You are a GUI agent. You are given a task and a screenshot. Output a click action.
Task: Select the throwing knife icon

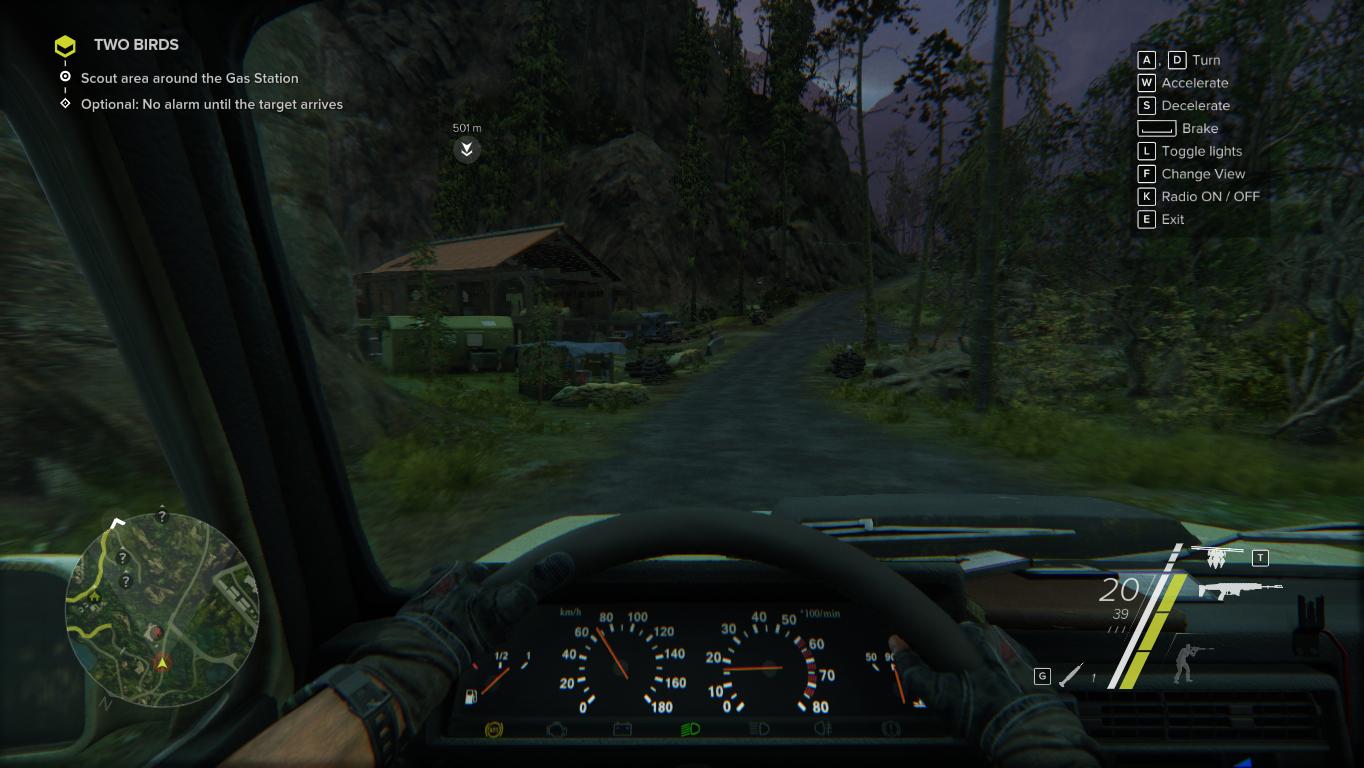[1071, 675]
